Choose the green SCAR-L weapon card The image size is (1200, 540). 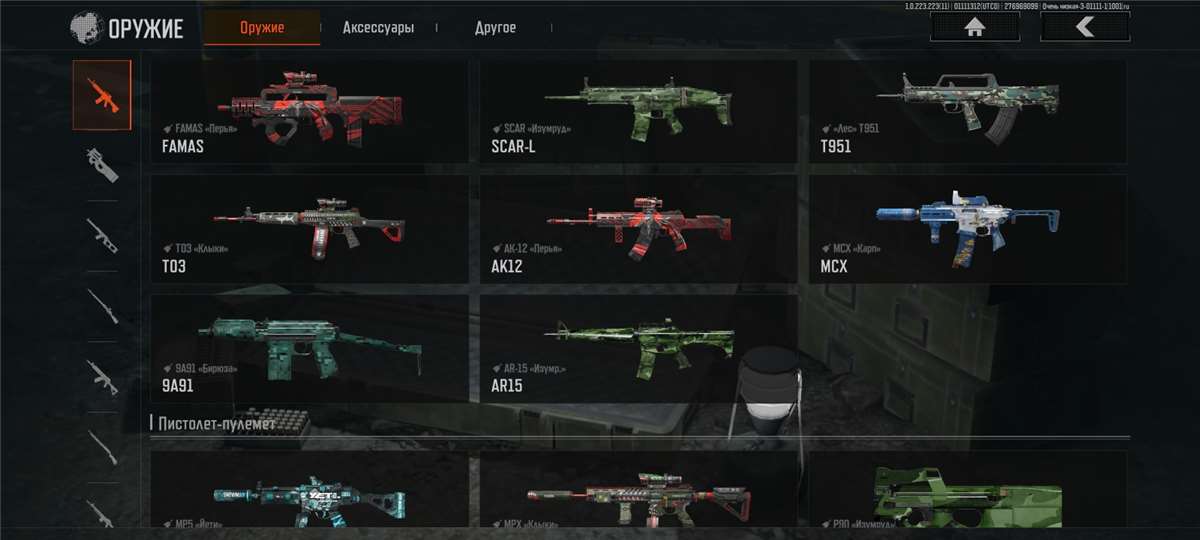point(638,111)
